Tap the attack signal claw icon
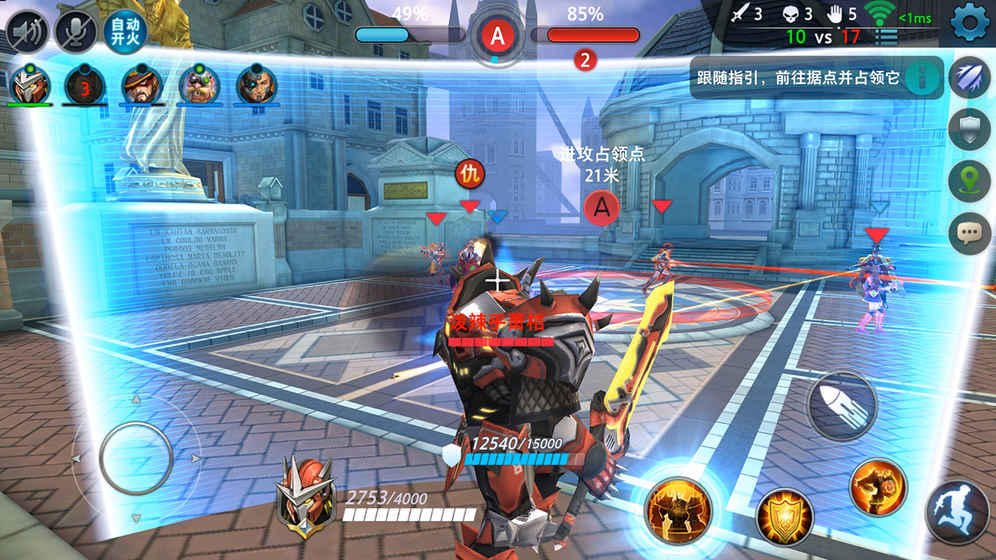 (969, 78)
